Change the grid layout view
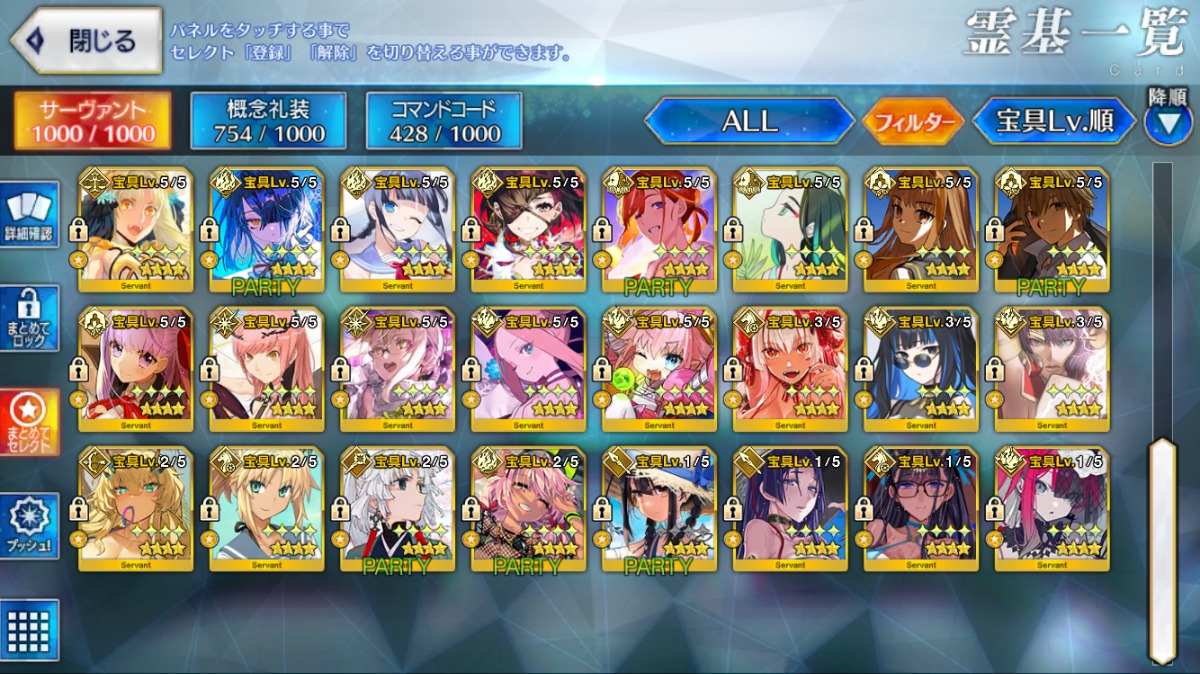 pyautogui.click(x=30, y=629)
